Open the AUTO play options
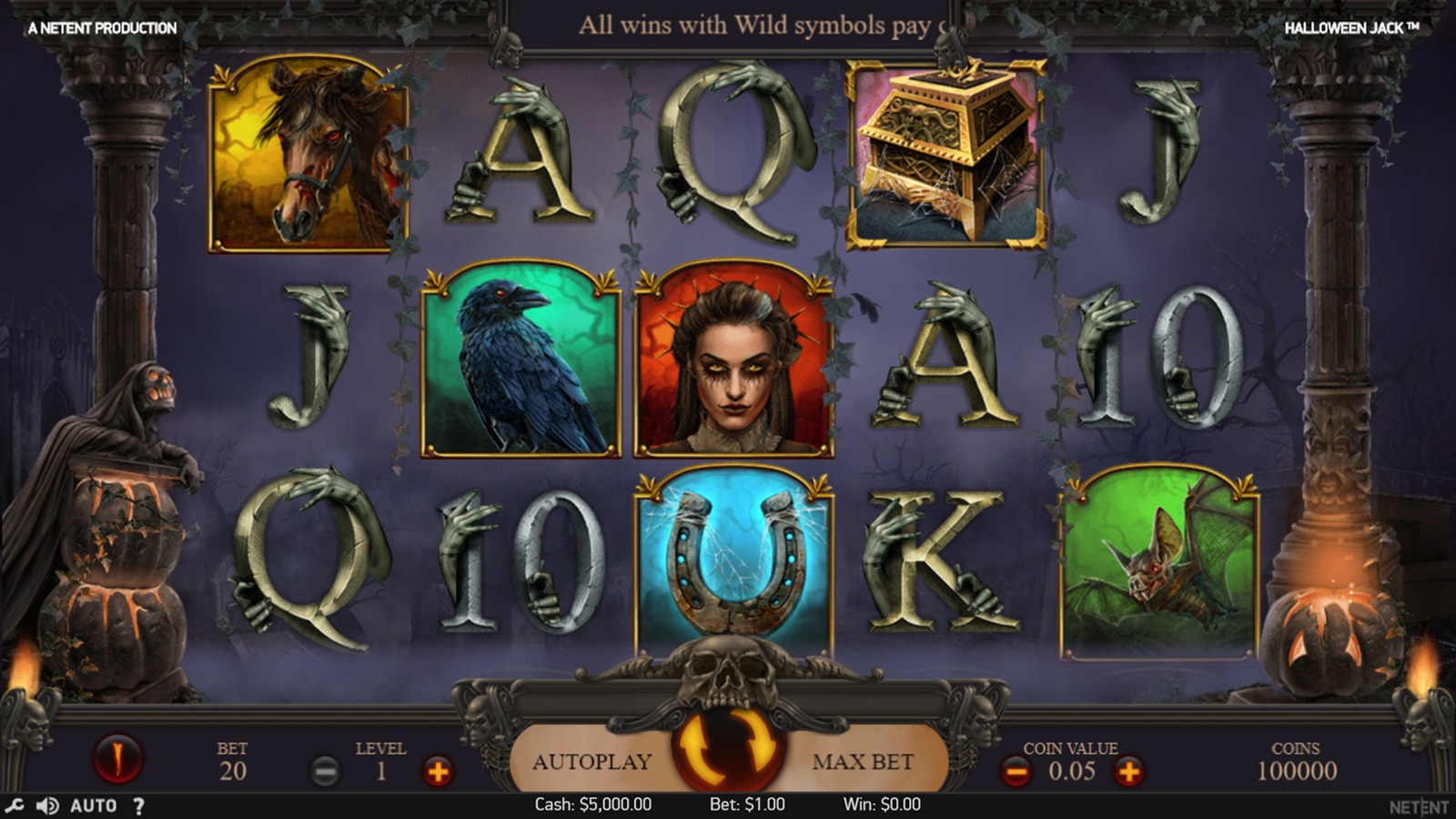 [94, 805]
